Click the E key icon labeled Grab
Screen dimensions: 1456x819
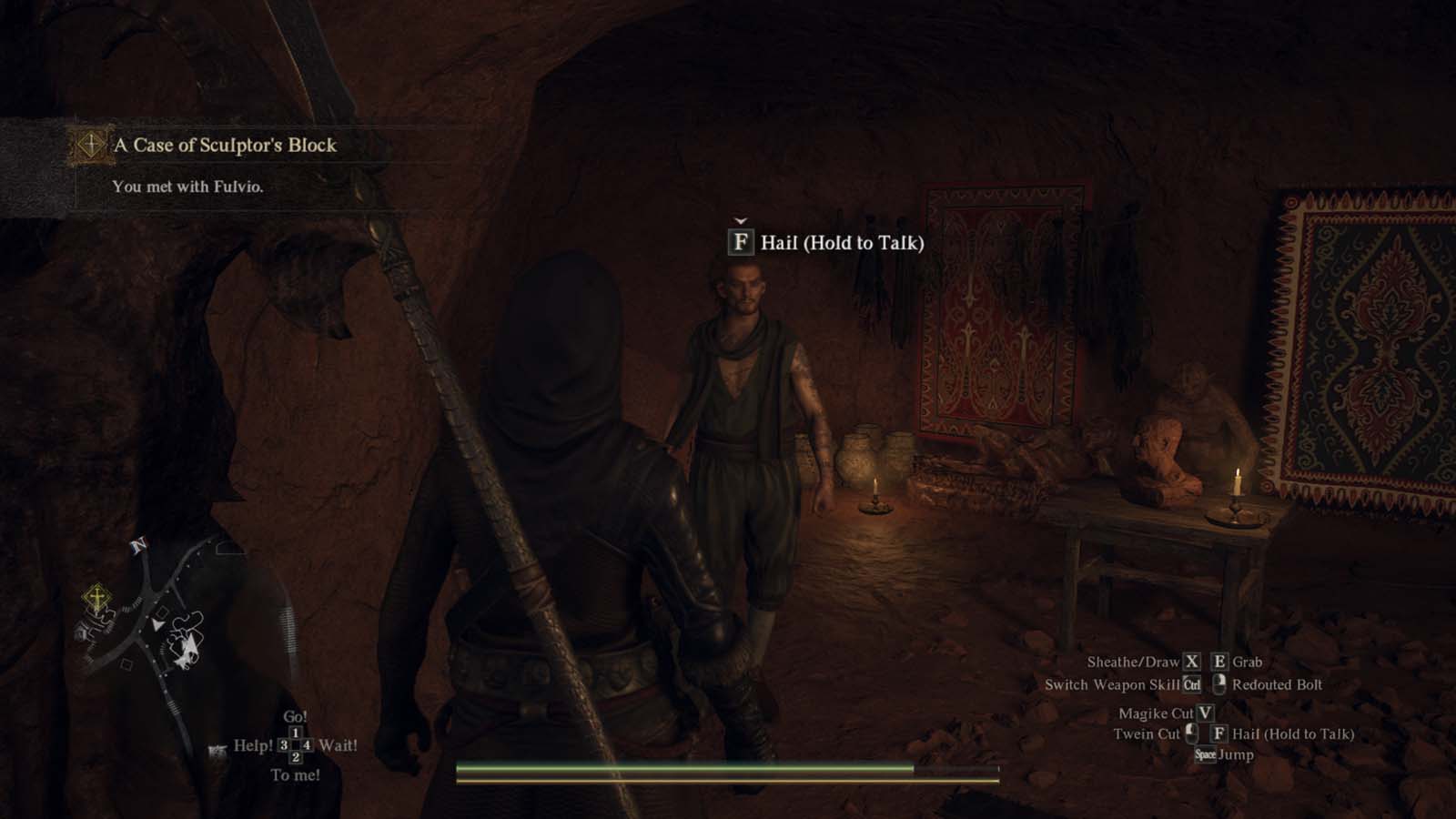coord(1219,662)
